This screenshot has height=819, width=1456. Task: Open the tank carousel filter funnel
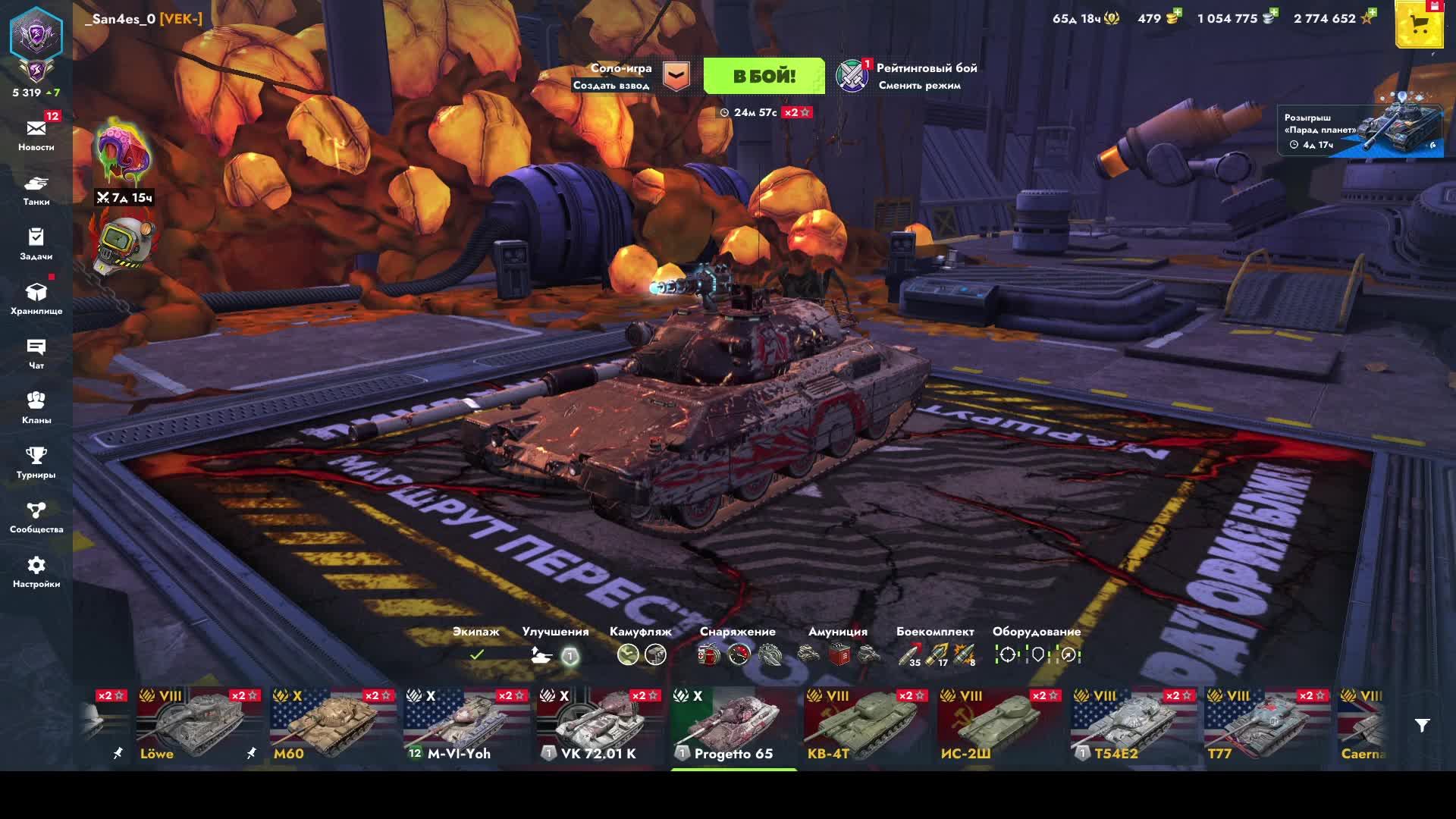pos(1422,726)
